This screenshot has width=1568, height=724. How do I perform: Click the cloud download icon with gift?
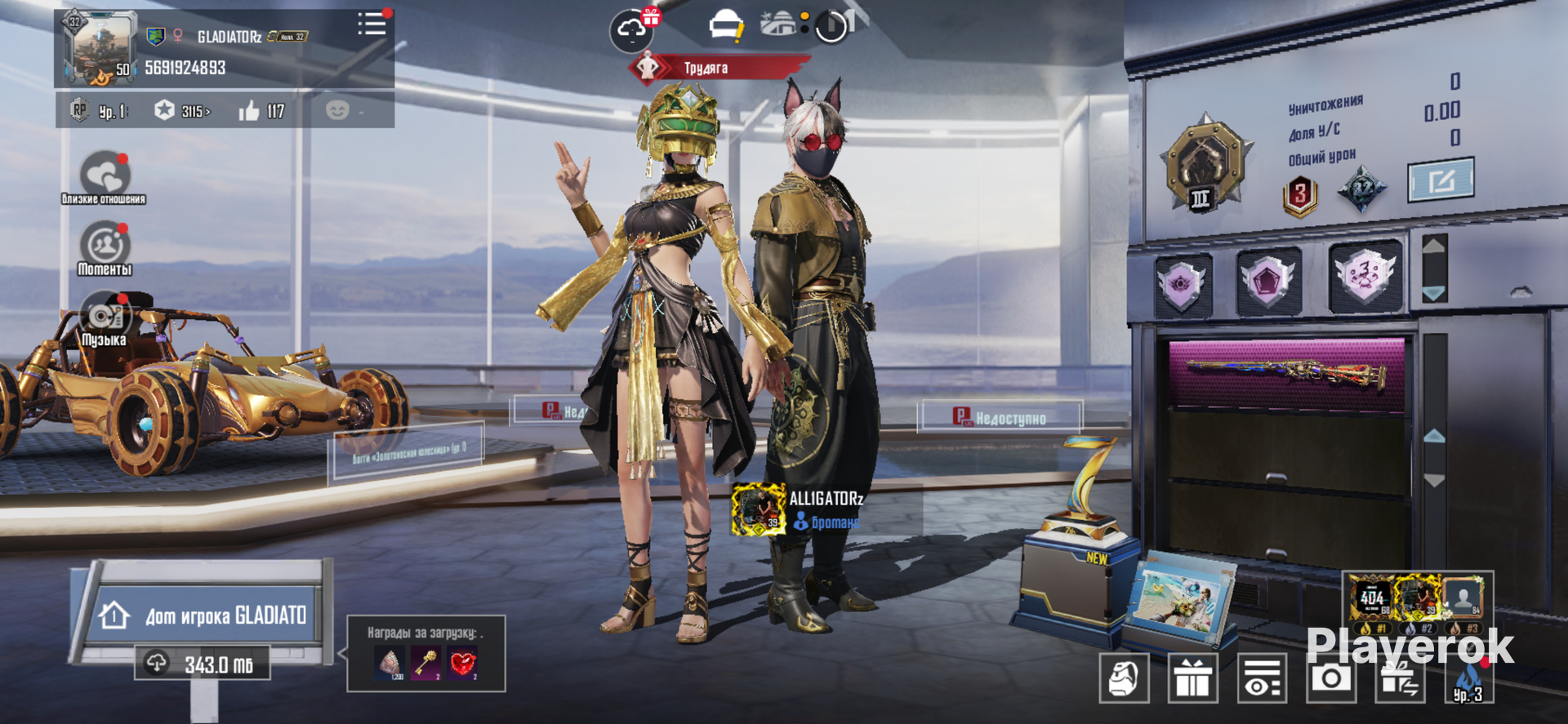(633, 31)
